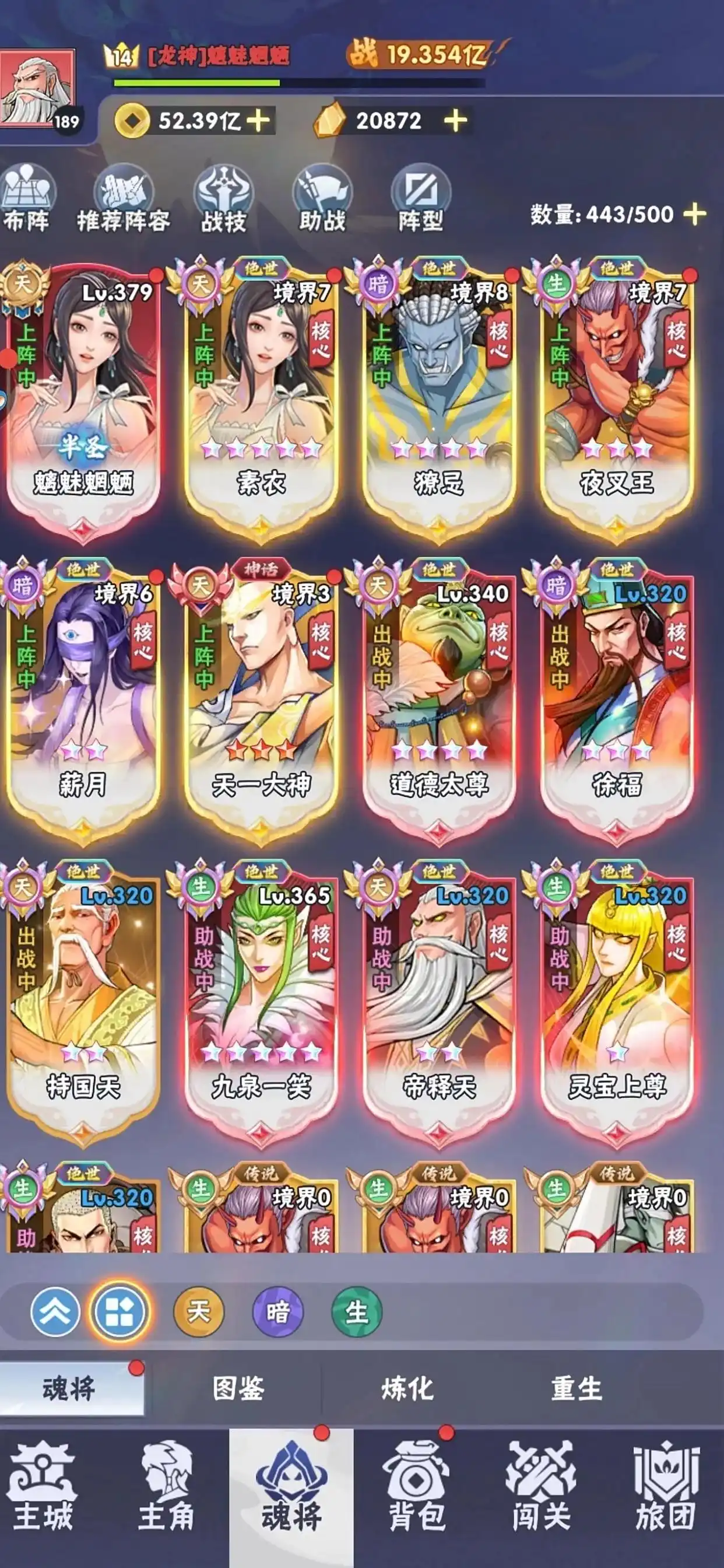This screenshot has width=724, height=1568.
Task: Filter heroes by 暗 faction
Action: point(277,1312)
